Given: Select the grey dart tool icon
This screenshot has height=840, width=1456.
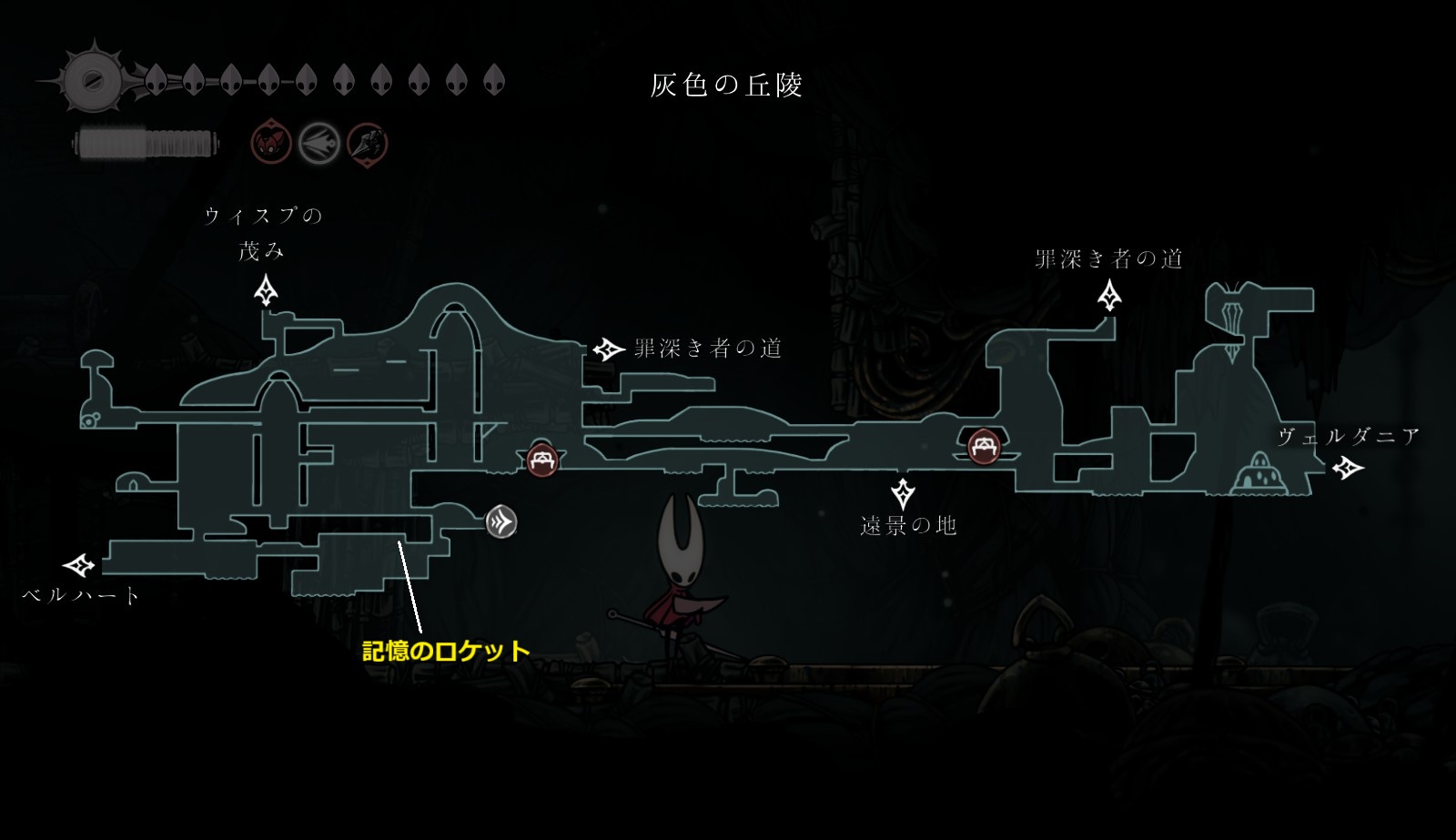Looking at the screenshot, I should pos(319,143).
